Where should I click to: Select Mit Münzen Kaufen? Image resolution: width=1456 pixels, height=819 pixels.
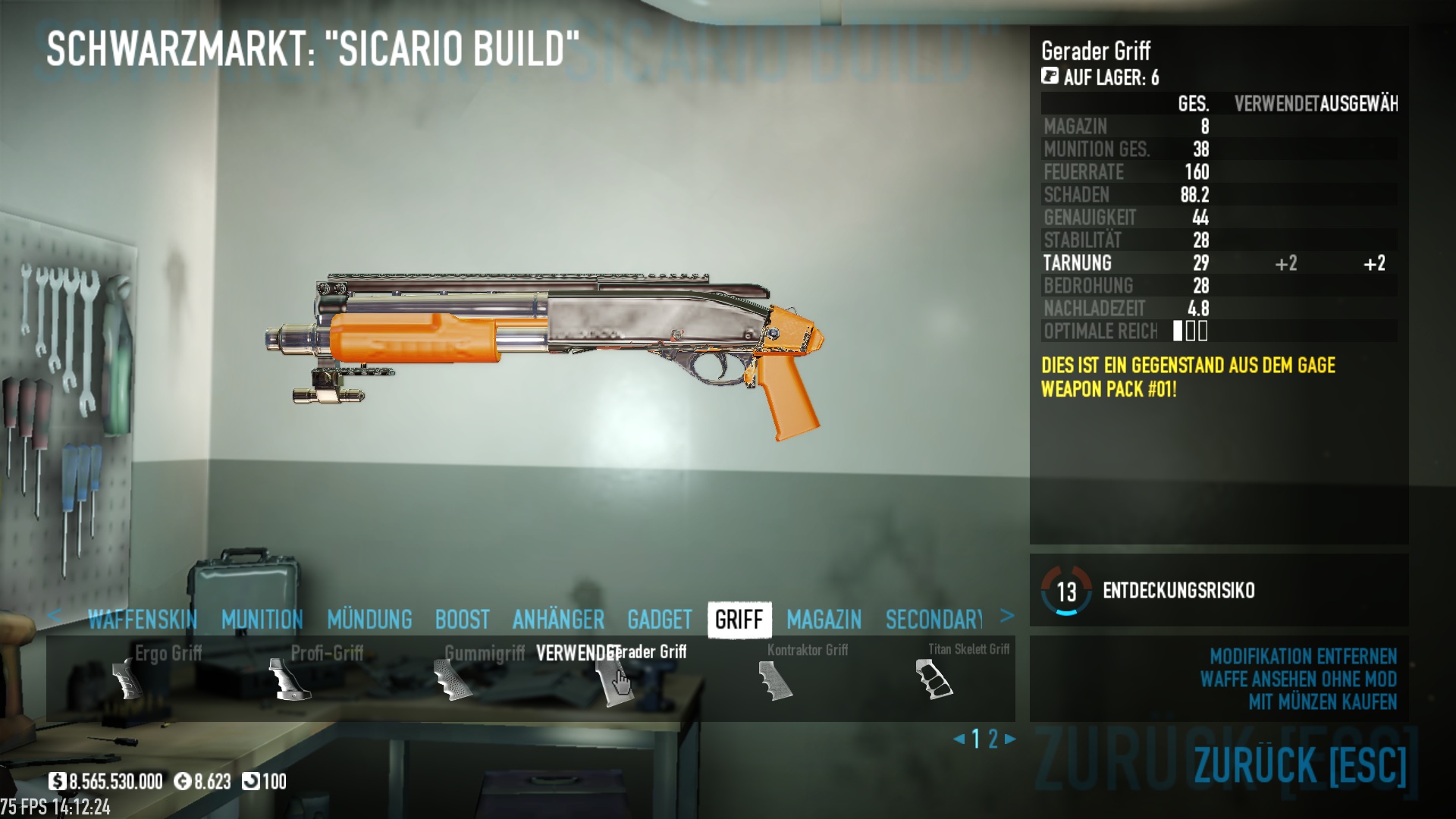(x=1322, y=702)
